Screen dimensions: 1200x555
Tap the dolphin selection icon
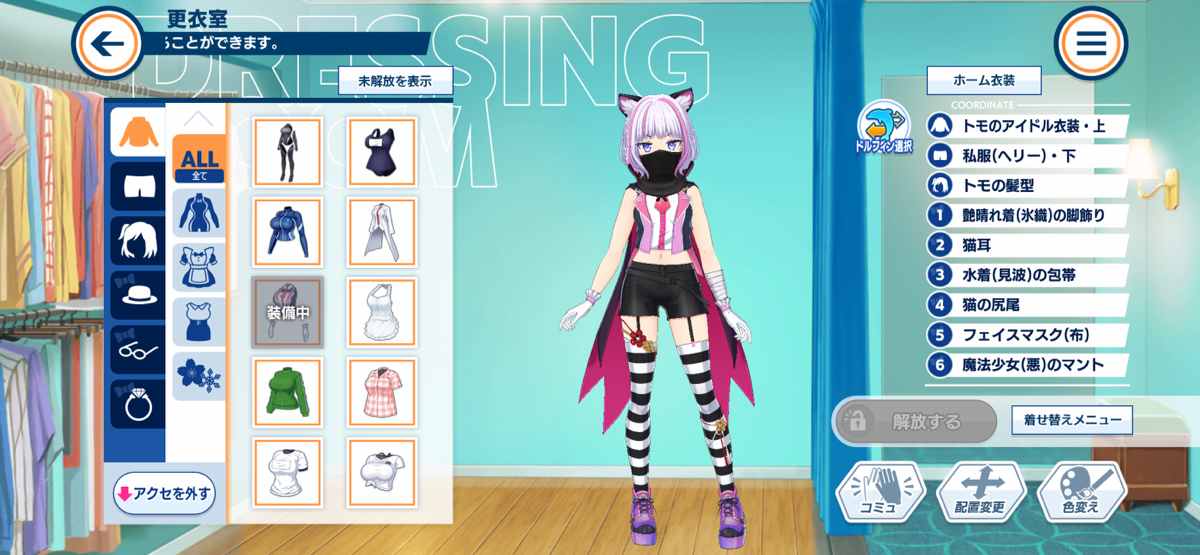pos(883,127)
